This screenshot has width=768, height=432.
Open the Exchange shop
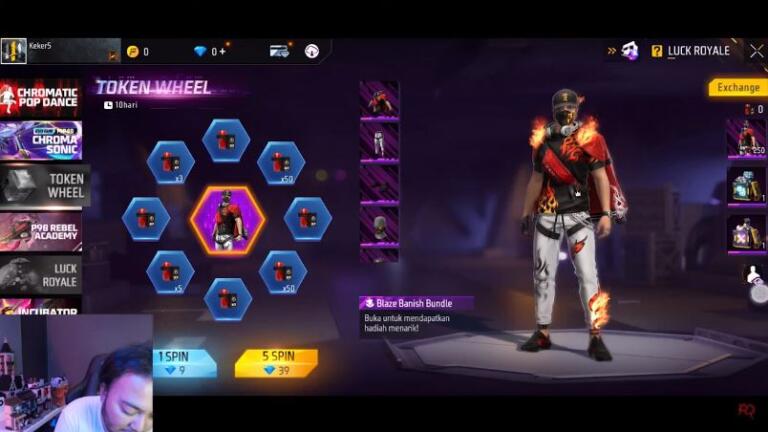738,87
